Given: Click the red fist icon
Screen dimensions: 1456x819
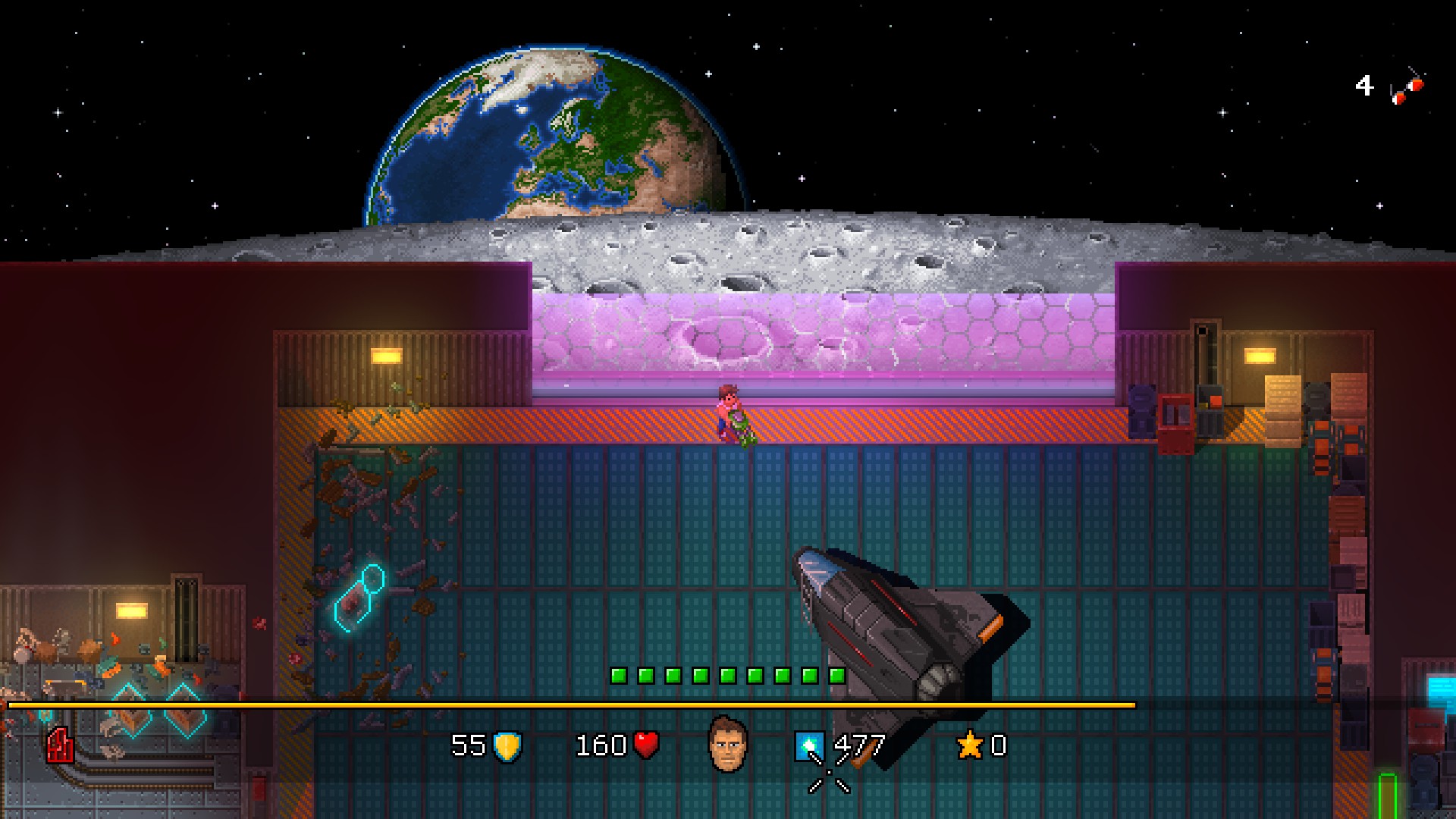Looking at the screenshot, I should [60, 745].
